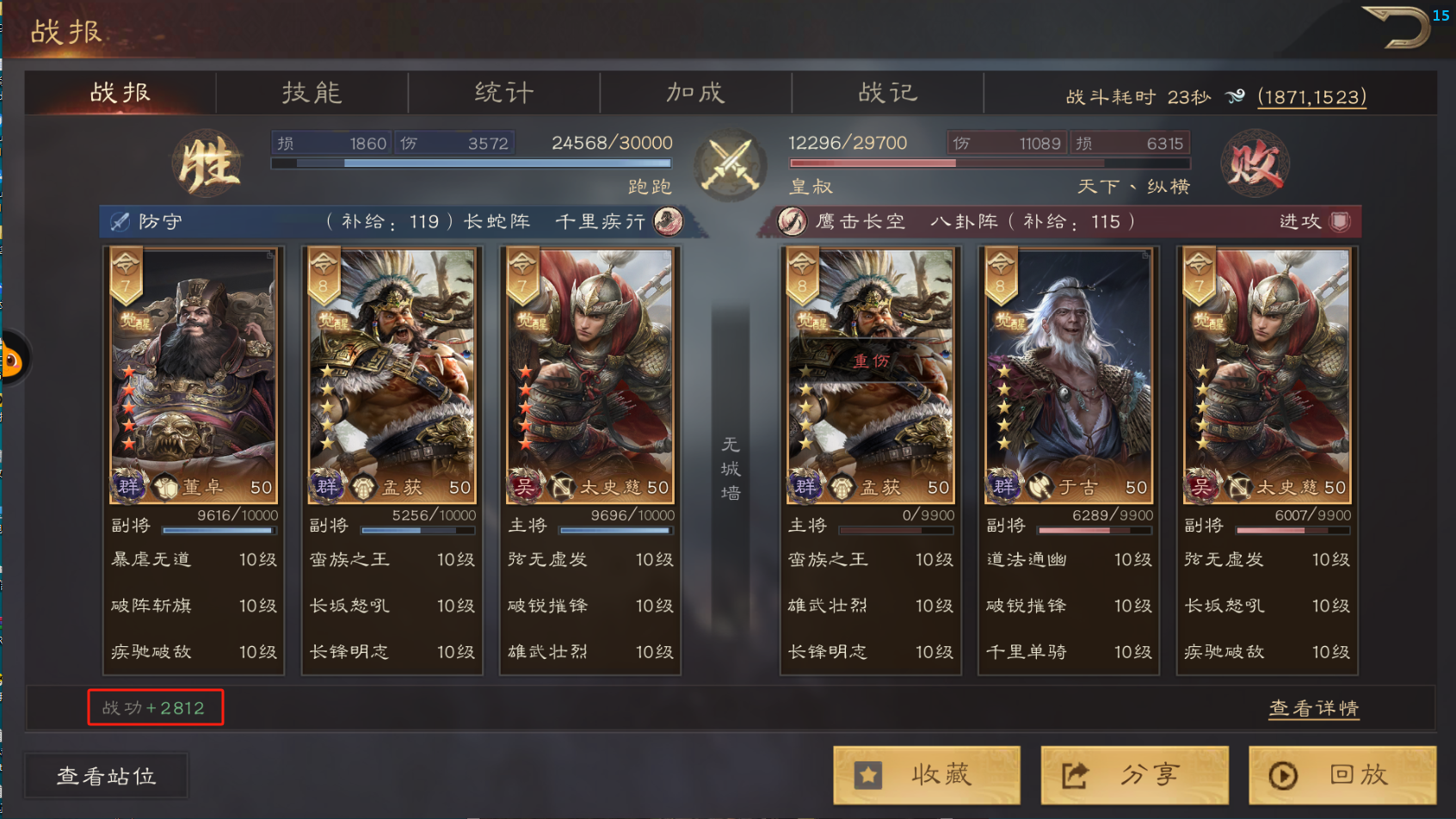Open the 技能 tab

tap(312, 92)
